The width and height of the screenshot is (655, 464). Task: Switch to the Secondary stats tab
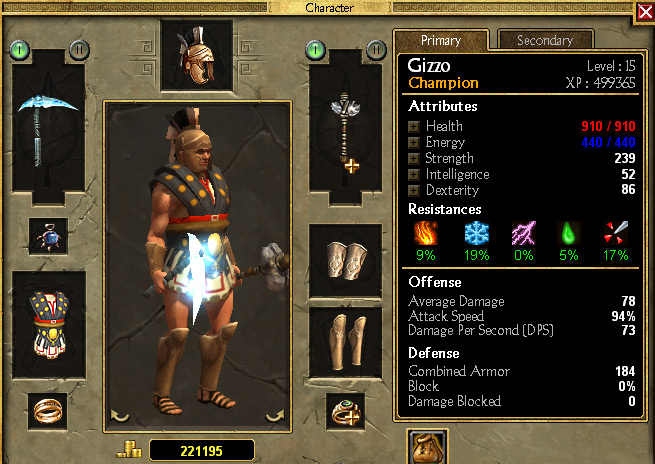(x=545, y=40)
